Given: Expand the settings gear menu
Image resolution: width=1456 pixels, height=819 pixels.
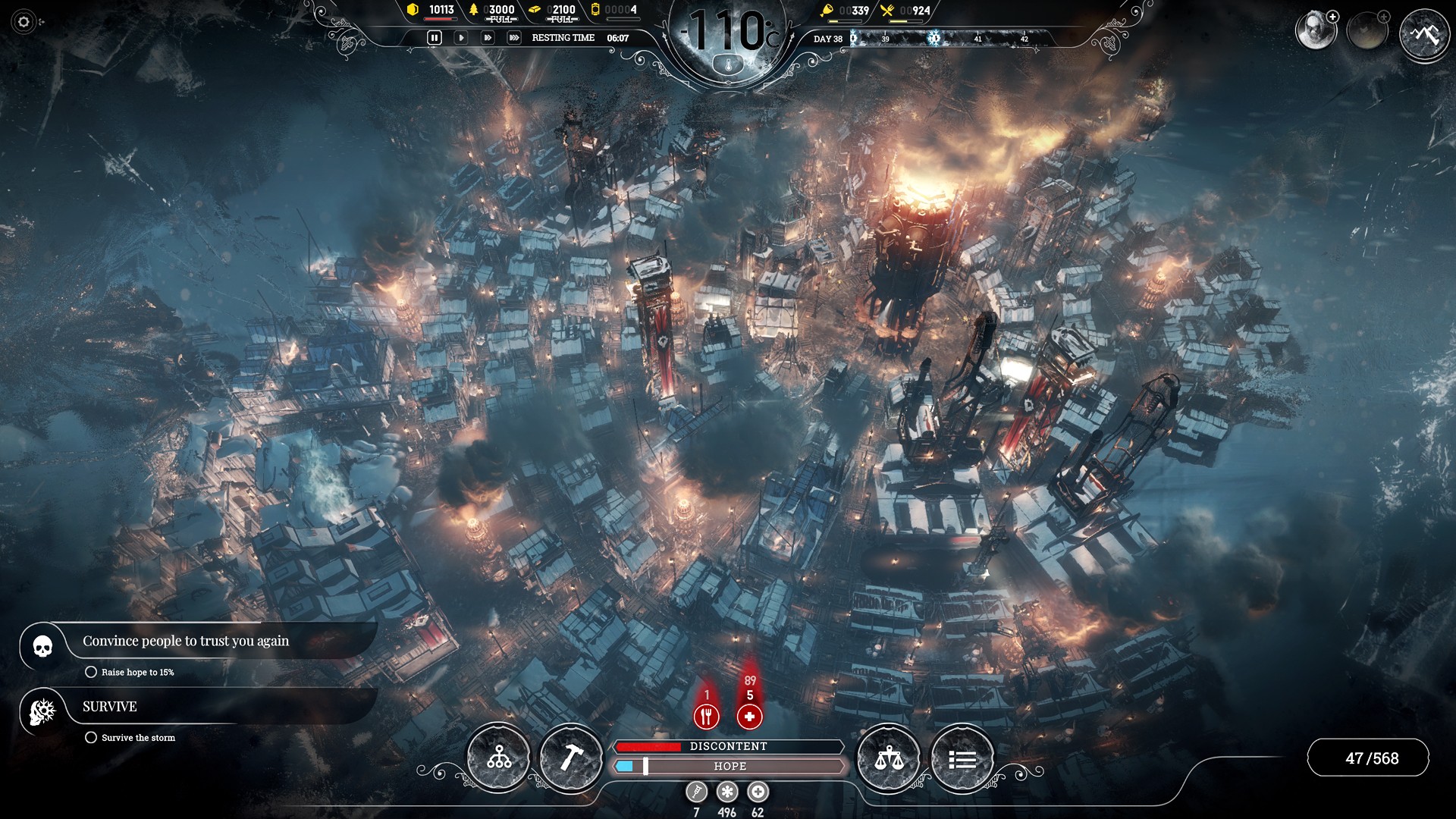Looking at the screenshot, I should pos(23,23).
